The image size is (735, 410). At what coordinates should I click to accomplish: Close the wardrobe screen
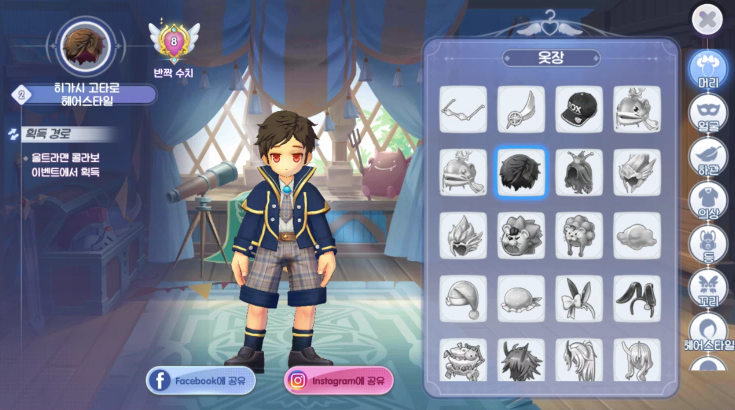[707, 19]
